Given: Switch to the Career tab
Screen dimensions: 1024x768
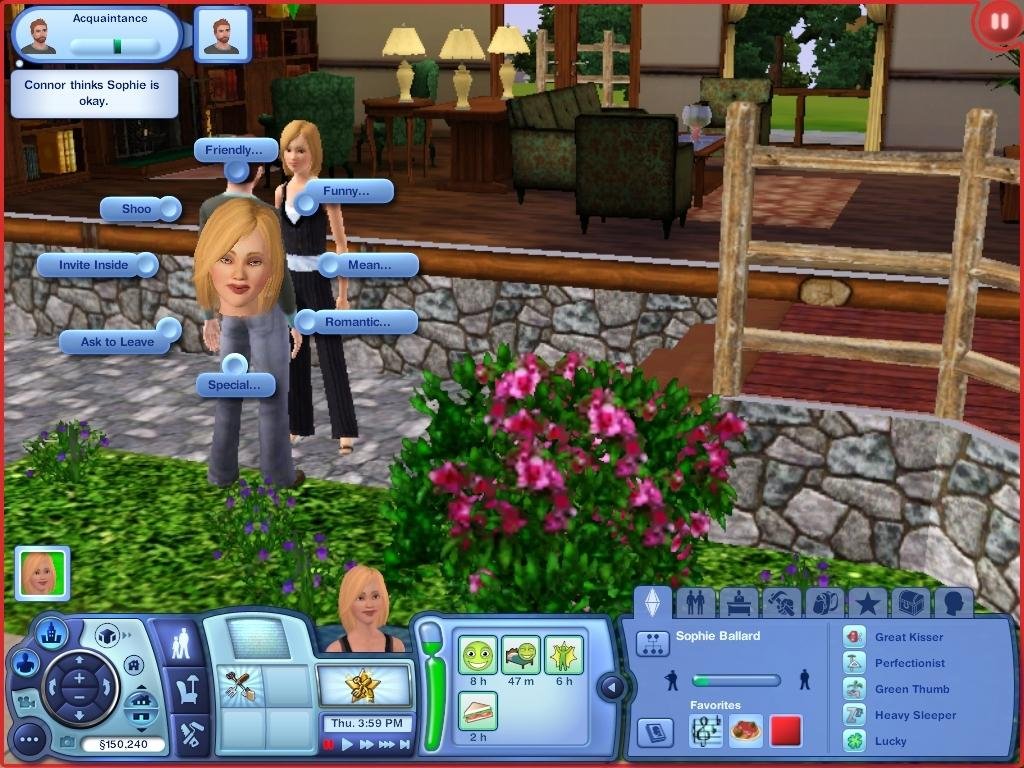Looking at the screenshot, I should 738,602.
